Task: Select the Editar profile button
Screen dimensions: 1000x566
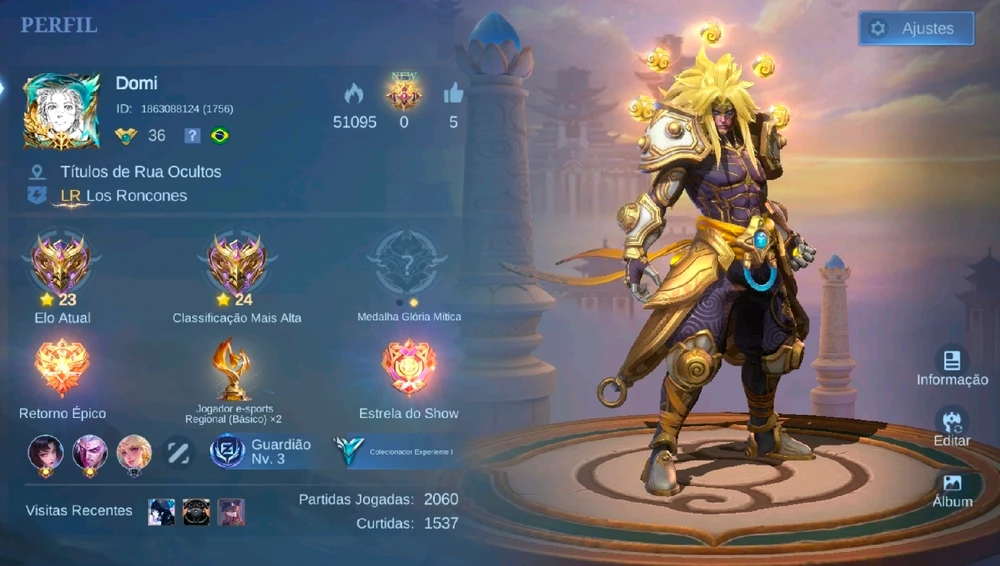Action: (x=952, y=426)
